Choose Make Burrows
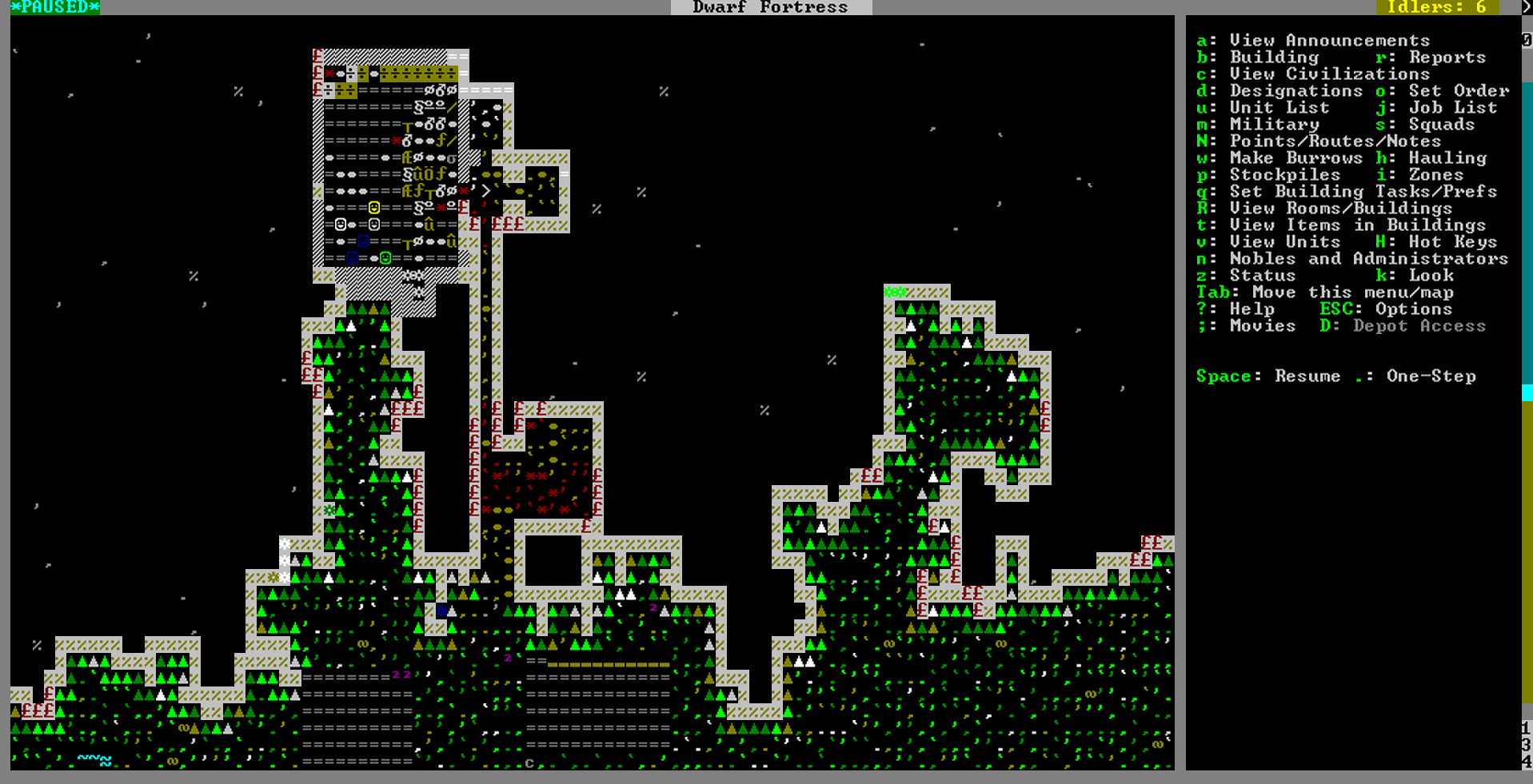Viewport: 1533px width, 784px height. click(x=1295, y=157)
